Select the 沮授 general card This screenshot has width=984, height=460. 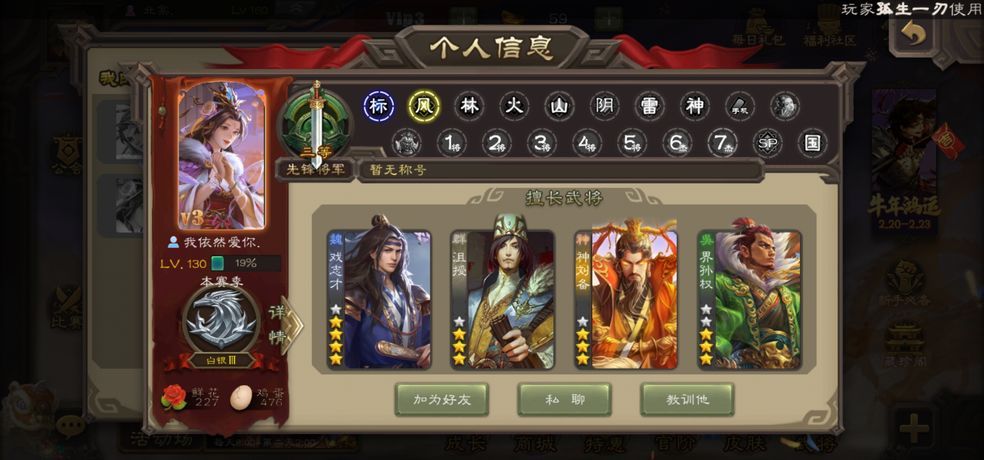(x=502, y=299)
